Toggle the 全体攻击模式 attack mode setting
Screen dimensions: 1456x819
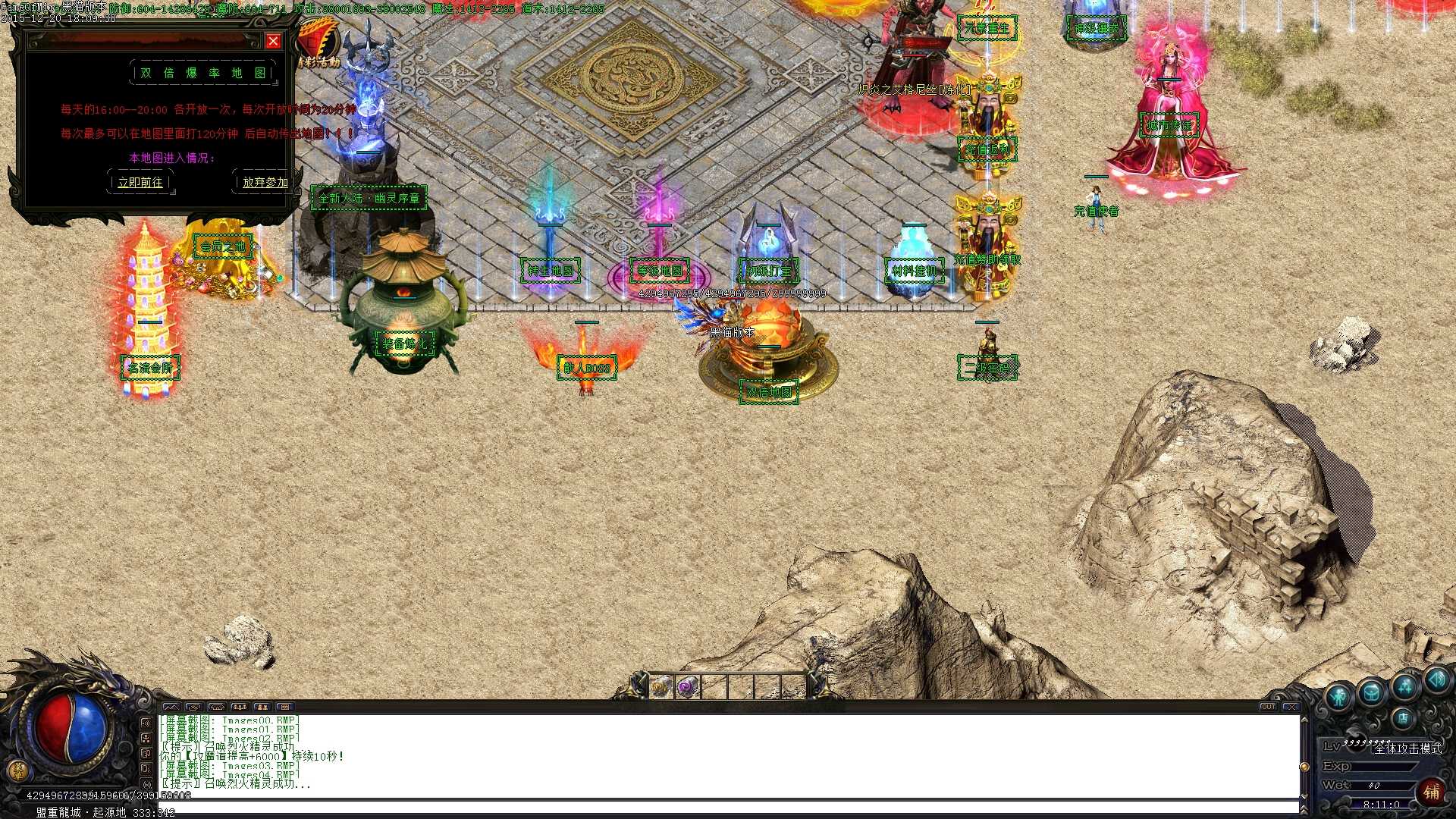(x=1409, y=749)
